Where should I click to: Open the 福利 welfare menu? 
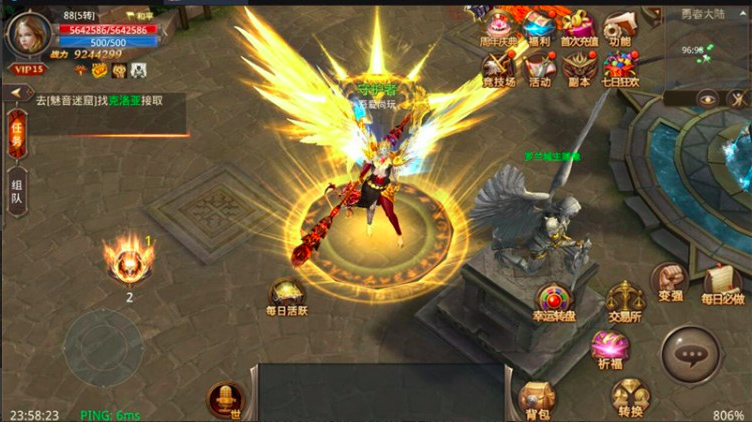click(x=538, y=27)
